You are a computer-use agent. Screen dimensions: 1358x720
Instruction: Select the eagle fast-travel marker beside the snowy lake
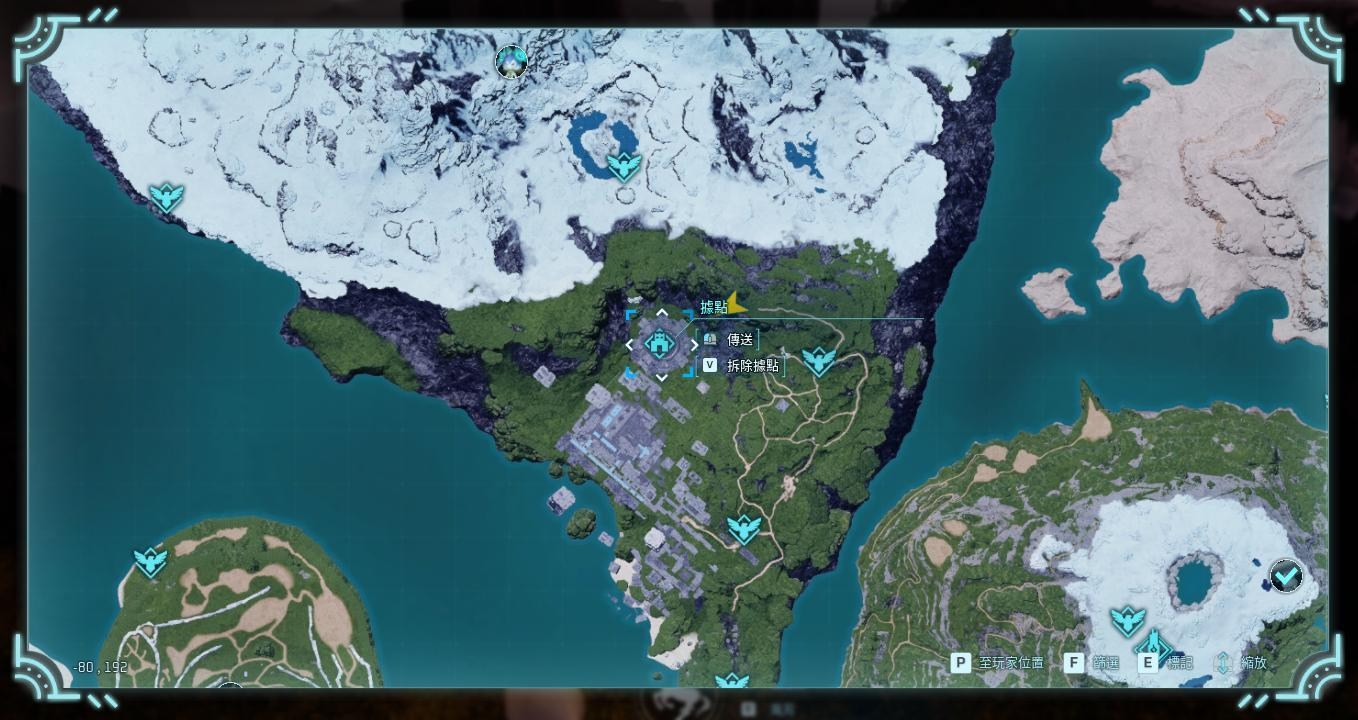point(623,166)
